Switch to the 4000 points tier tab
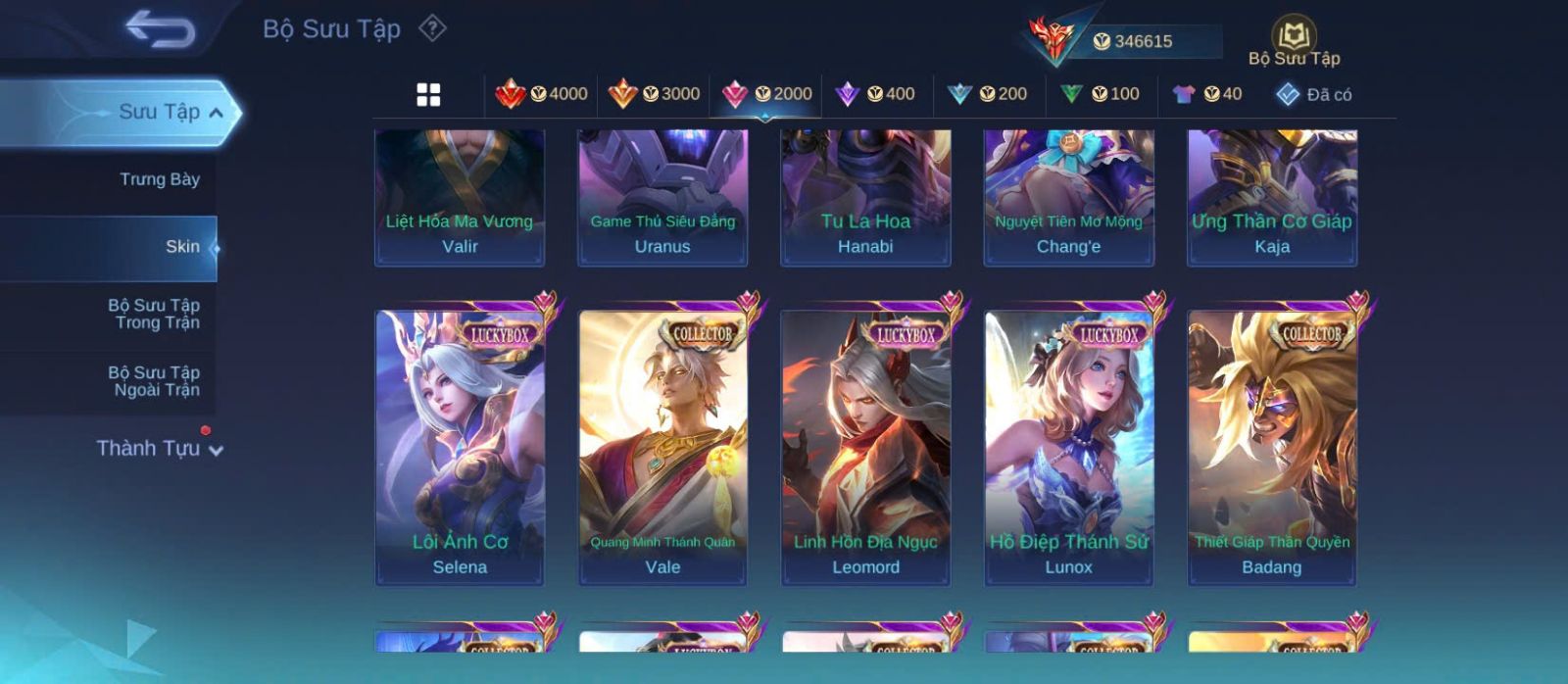 coord(542,94)
